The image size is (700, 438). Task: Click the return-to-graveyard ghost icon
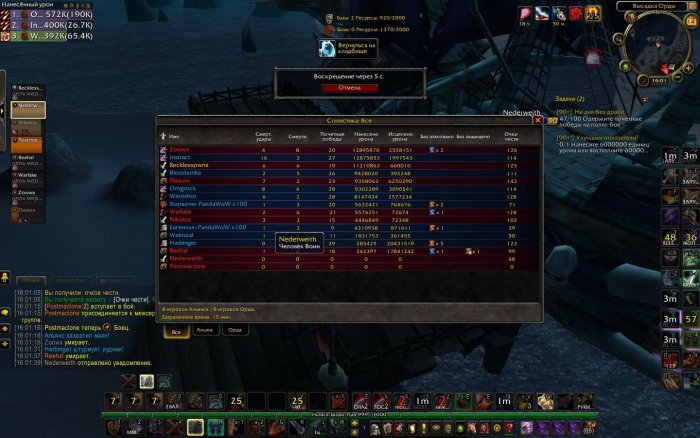pos(328,48)
